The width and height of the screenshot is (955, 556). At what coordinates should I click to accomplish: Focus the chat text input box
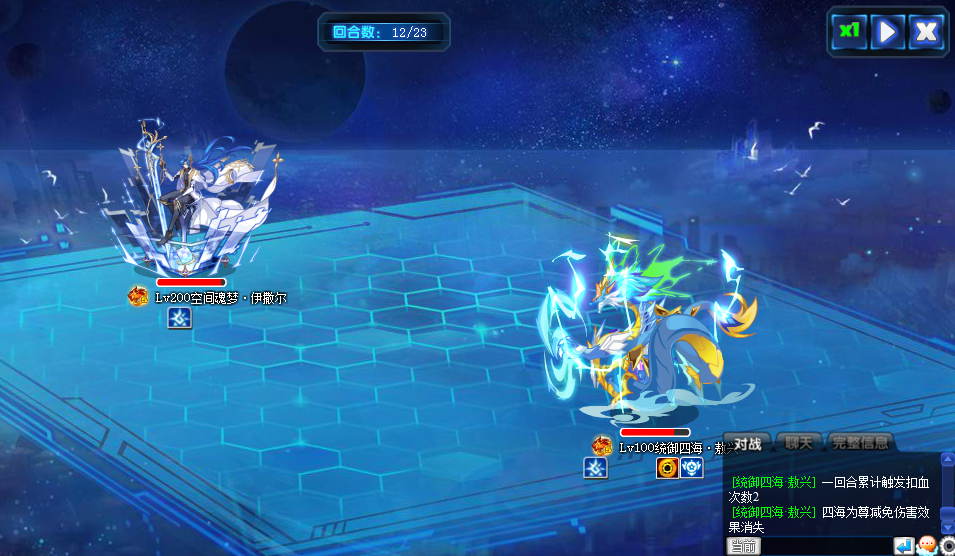pos(826,546)
